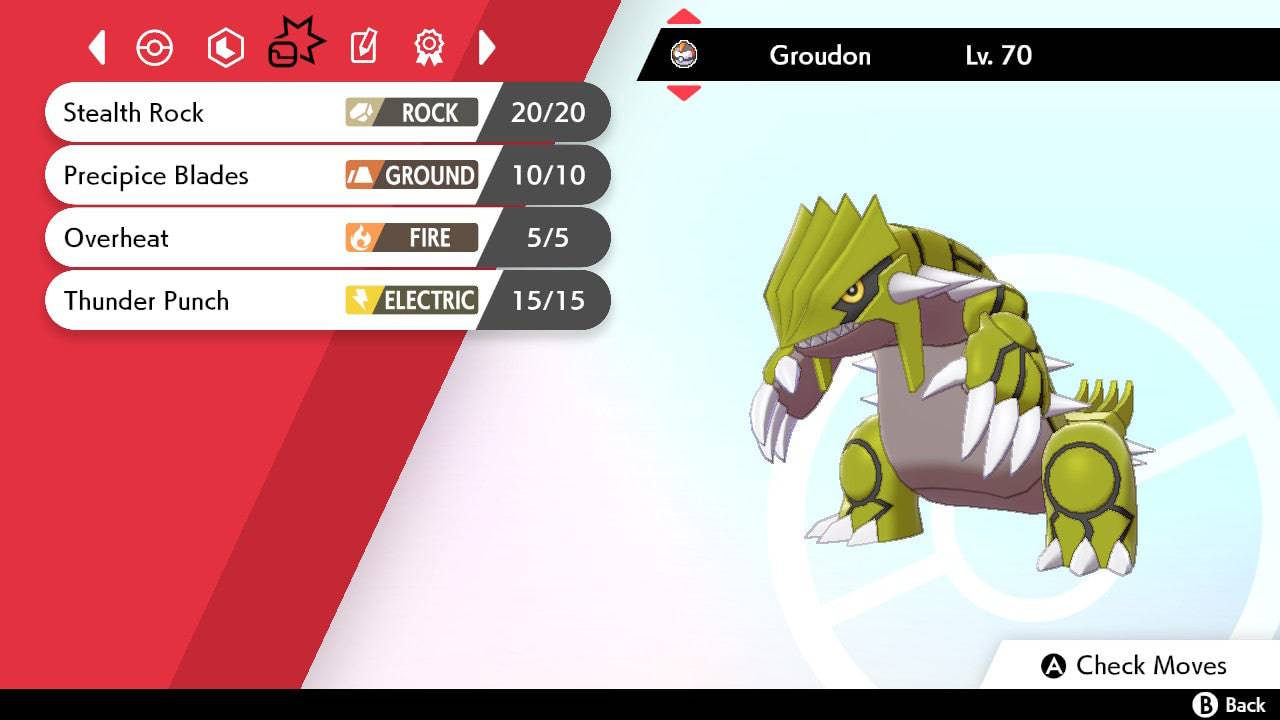This screenshot has height=720, width=1280.
Task: Open the memo notes page icon
Action: click(362, 46)
